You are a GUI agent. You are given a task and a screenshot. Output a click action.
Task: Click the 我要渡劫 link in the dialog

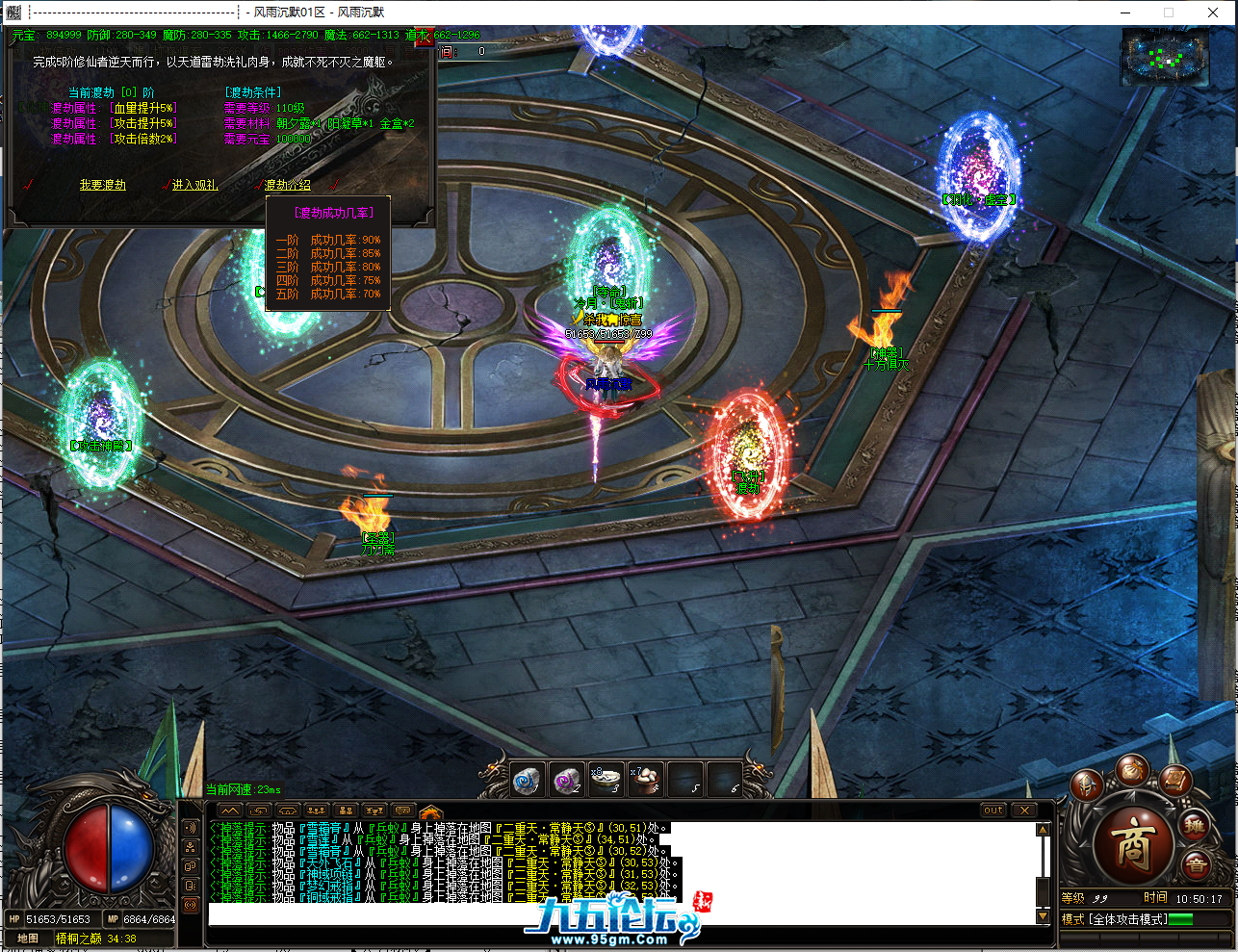(102, 185)
